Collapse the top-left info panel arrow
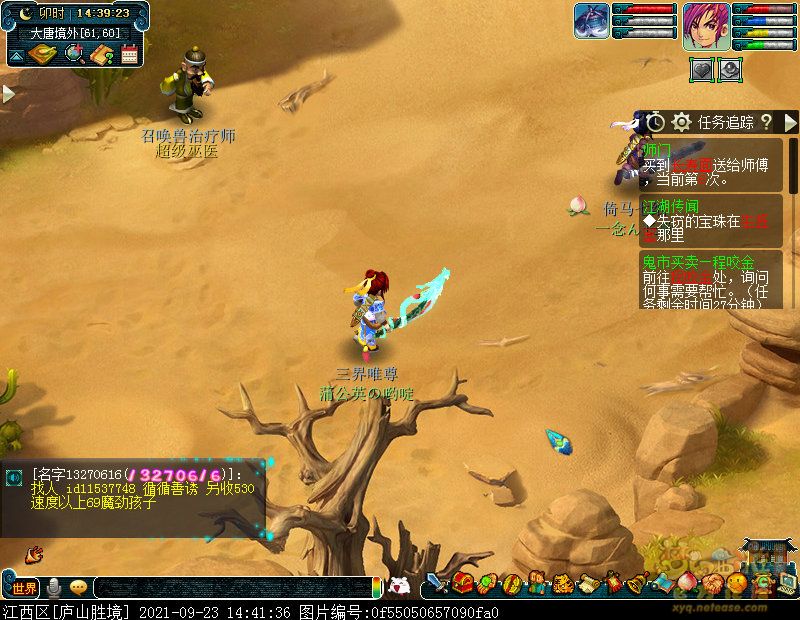 [14, 54]
